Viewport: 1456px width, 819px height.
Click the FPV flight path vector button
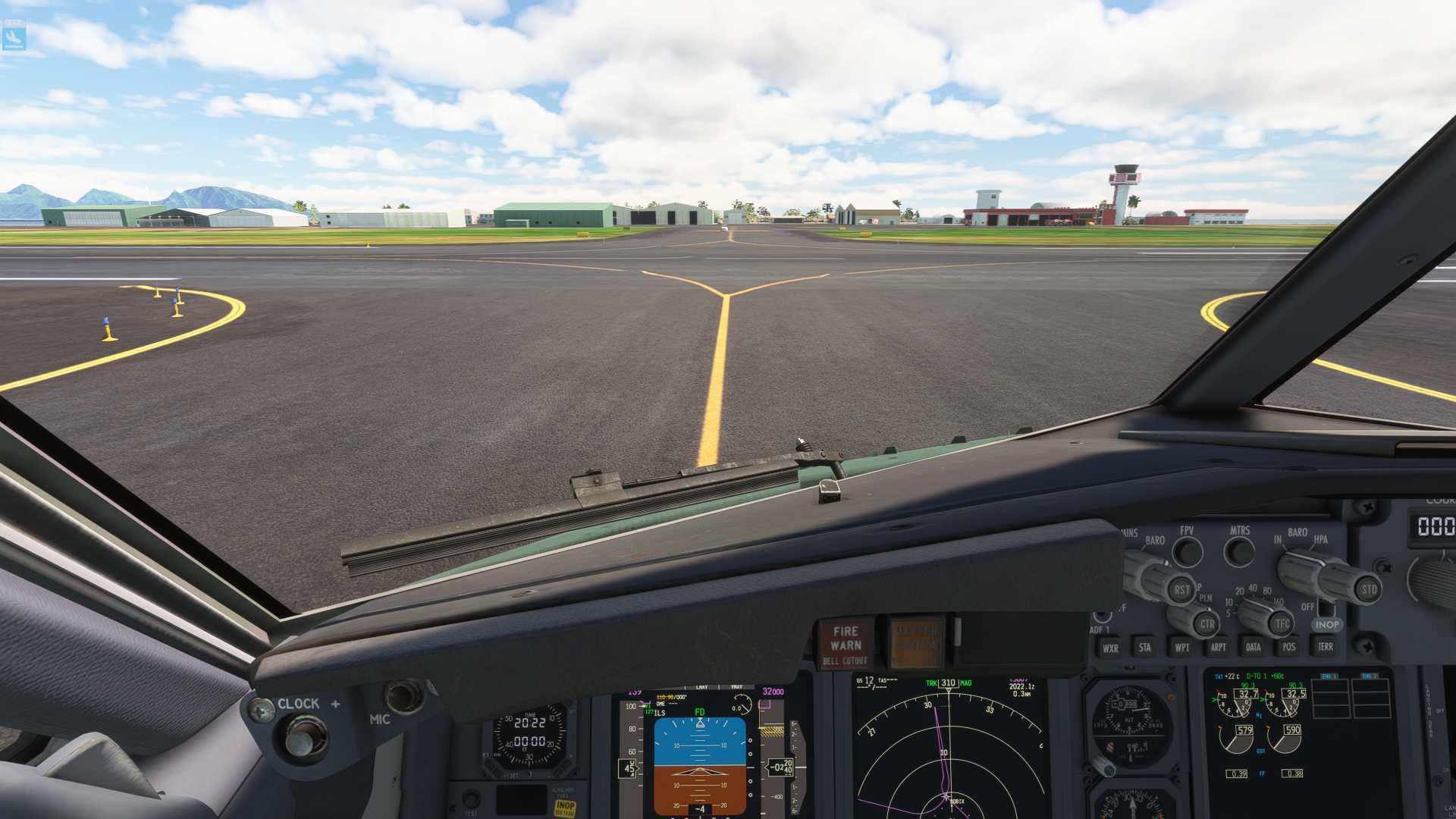(1187, 551)
